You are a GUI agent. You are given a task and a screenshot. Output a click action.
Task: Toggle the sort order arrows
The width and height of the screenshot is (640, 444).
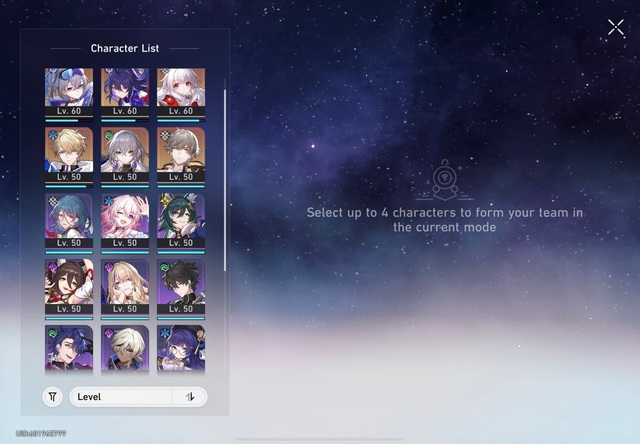pyautogui.click(x=190, y=397)
